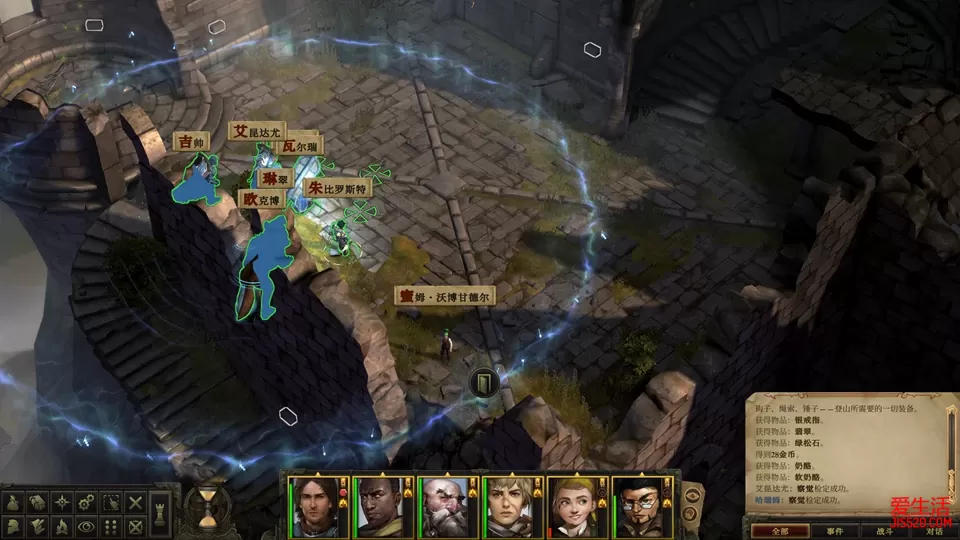Open the gears settings icon
This screenshot has width=960, height=540.
click(87, 502)
